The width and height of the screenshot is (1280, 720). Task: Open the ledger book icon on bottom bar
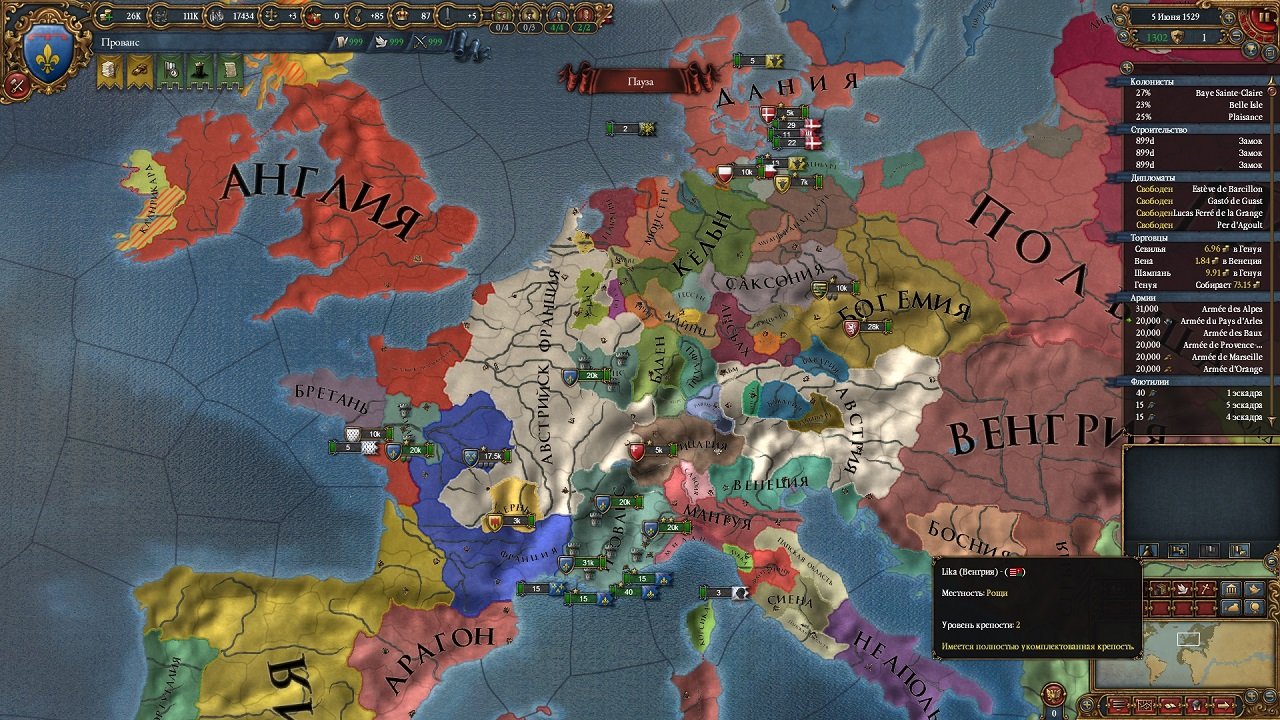click(x=1170, y=705)
